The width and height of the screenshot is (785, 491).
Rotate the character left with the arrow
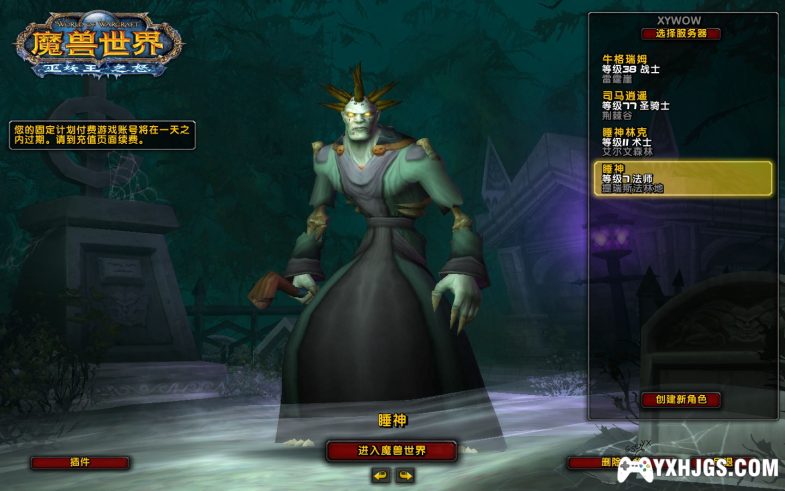tap(380, 476)
